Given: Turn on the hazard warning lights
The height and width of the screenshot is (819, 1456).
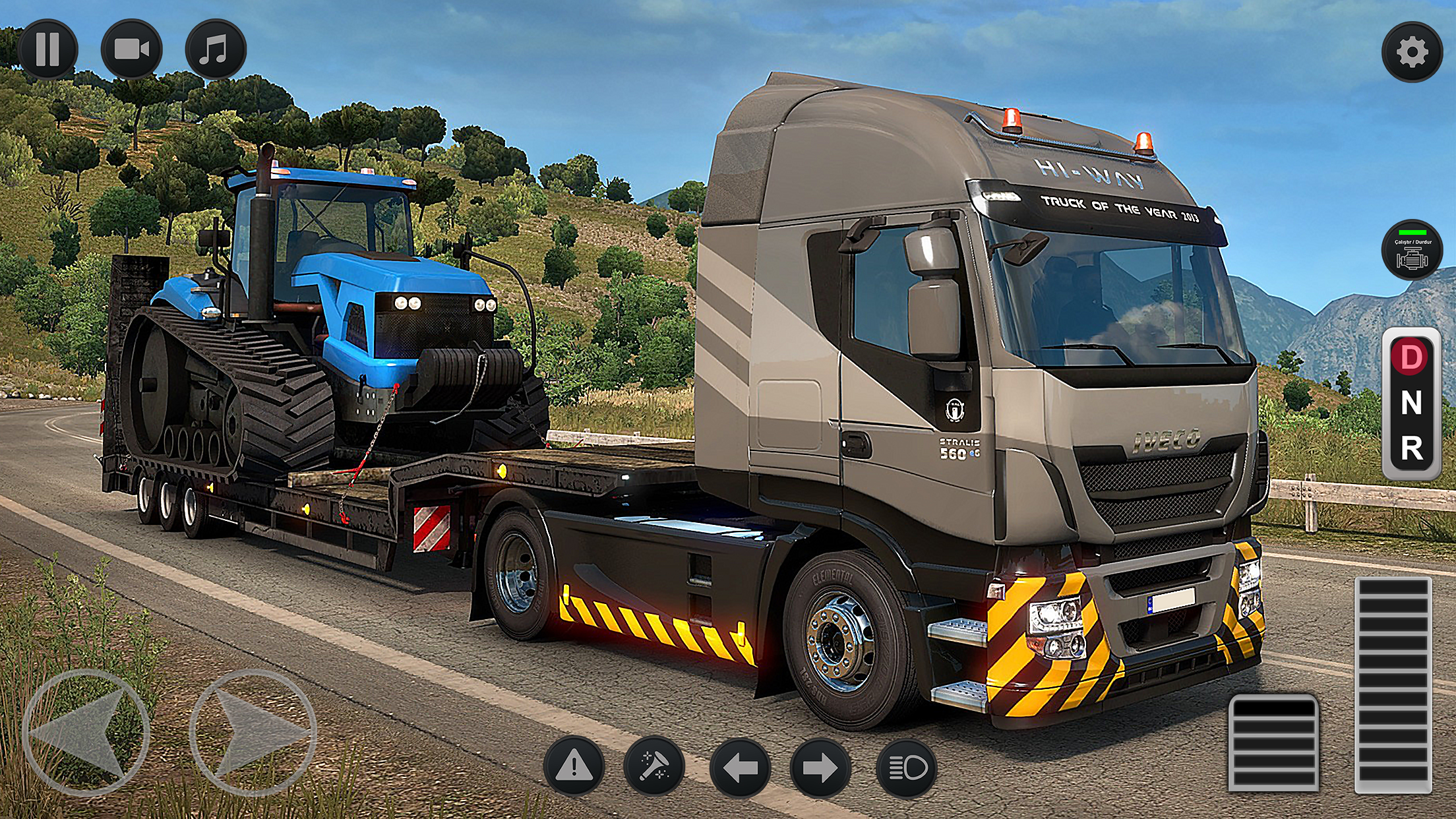Looking at the screenshot, I should (574, 767).
